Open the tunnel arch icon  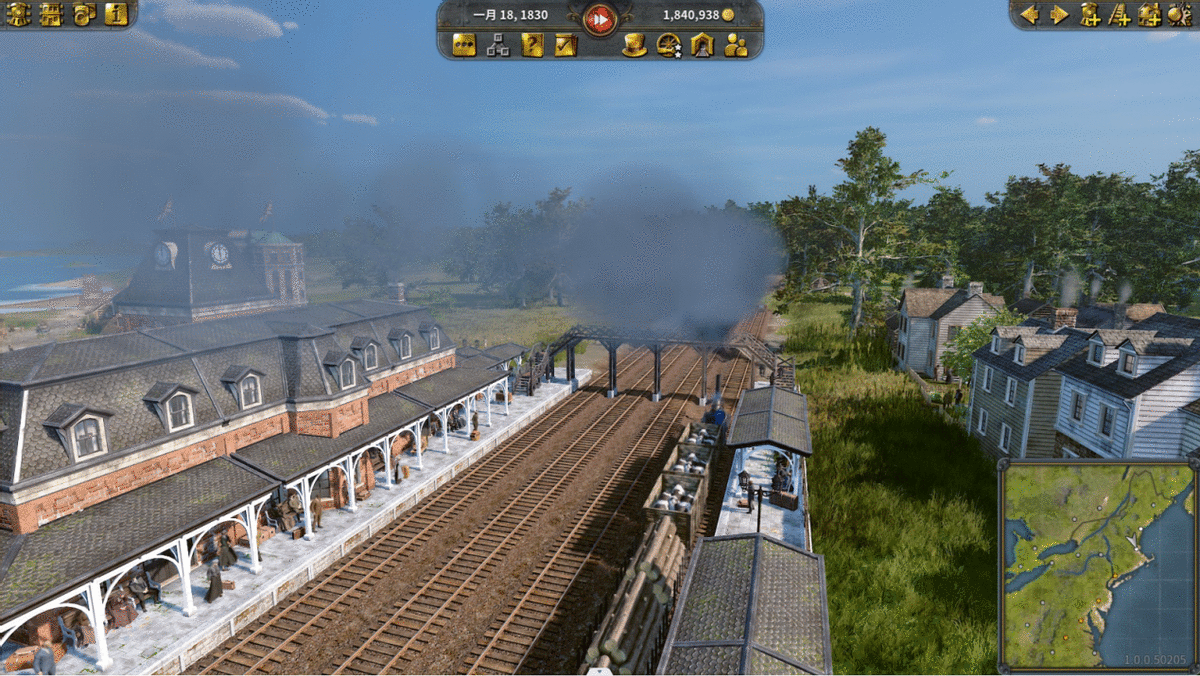pyautogui.click(x=702, y=45)
